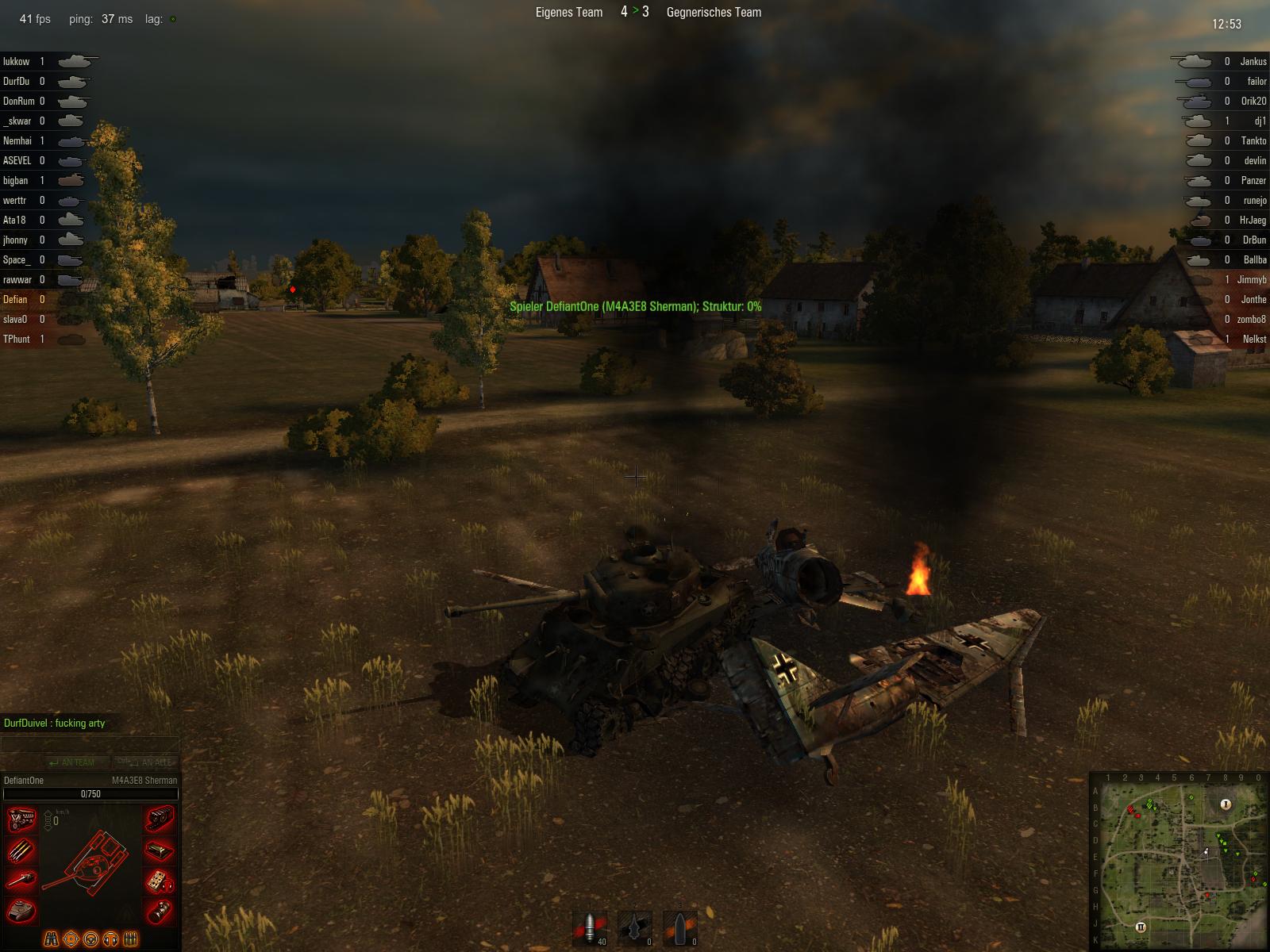Image resolution: width=1270 pixels, height=952 pixels.
Task: Click base II marker on minimap
Action: (x=1141, y=927)
